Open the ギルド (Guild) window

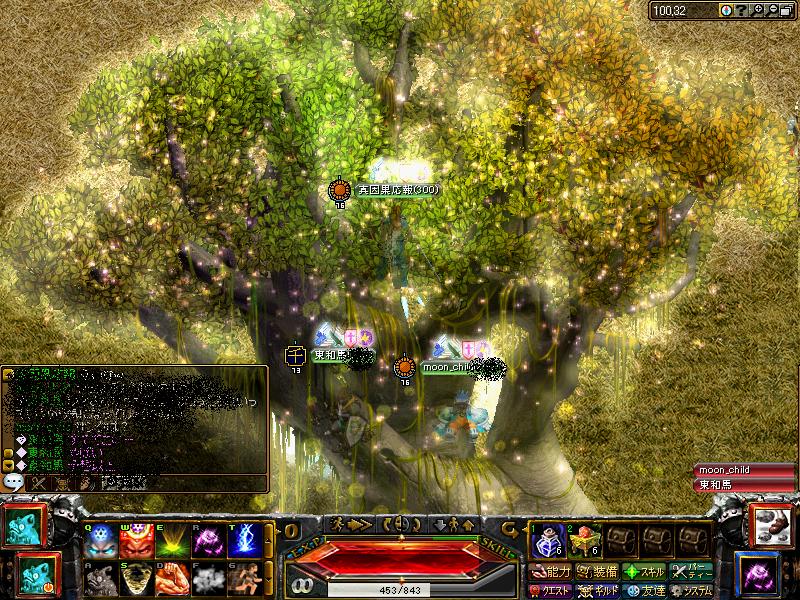point(597,590)
